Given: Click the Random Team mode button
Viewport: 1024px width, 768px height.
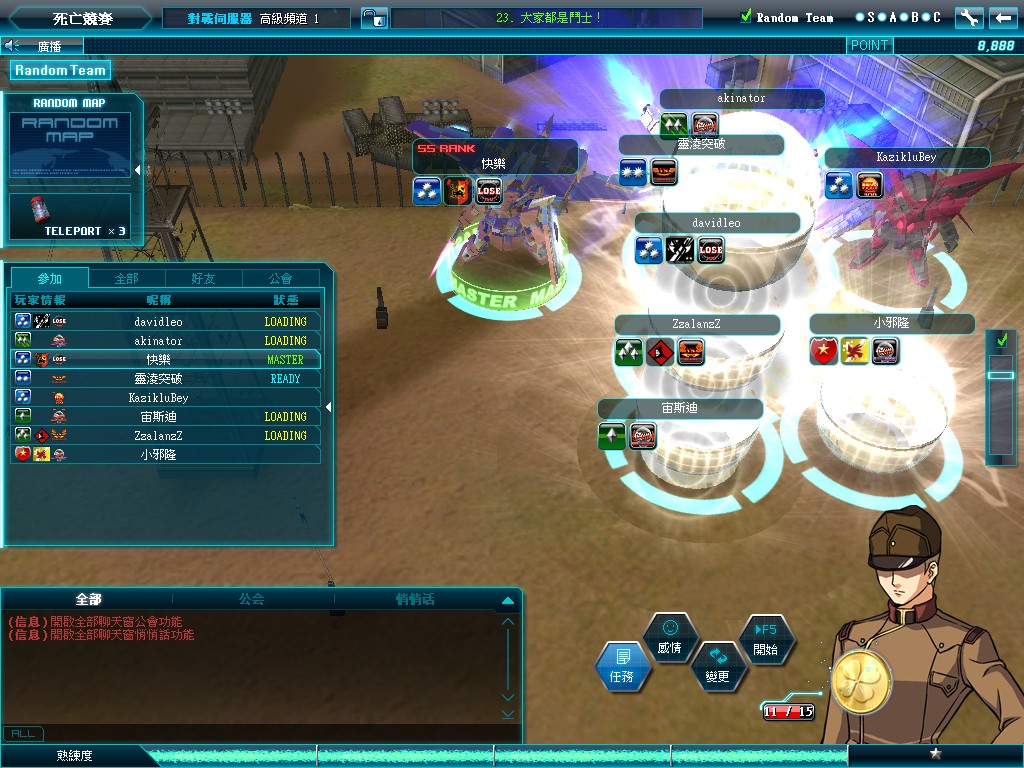Looking at the screenshot, I should pyautogui.click(x=59, y=70).
